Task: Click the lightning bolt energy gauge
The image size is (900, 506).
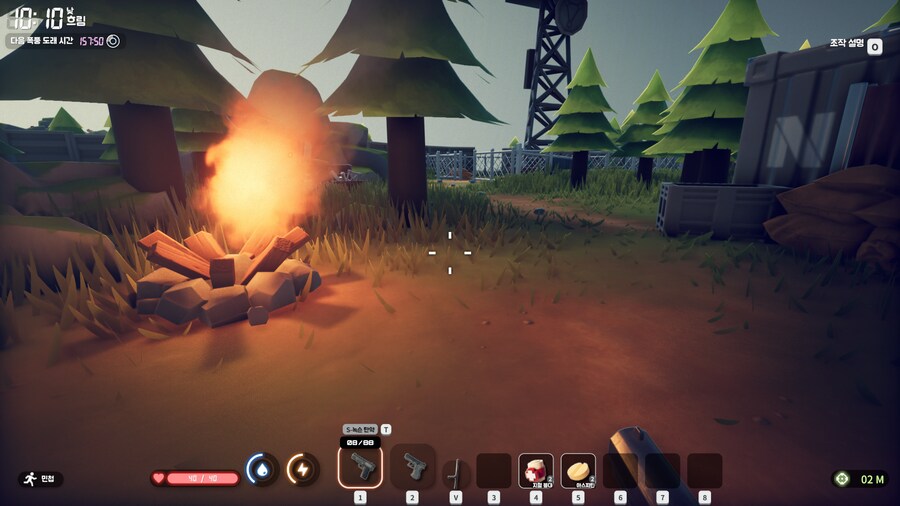Action: click(x=303, y=469)
